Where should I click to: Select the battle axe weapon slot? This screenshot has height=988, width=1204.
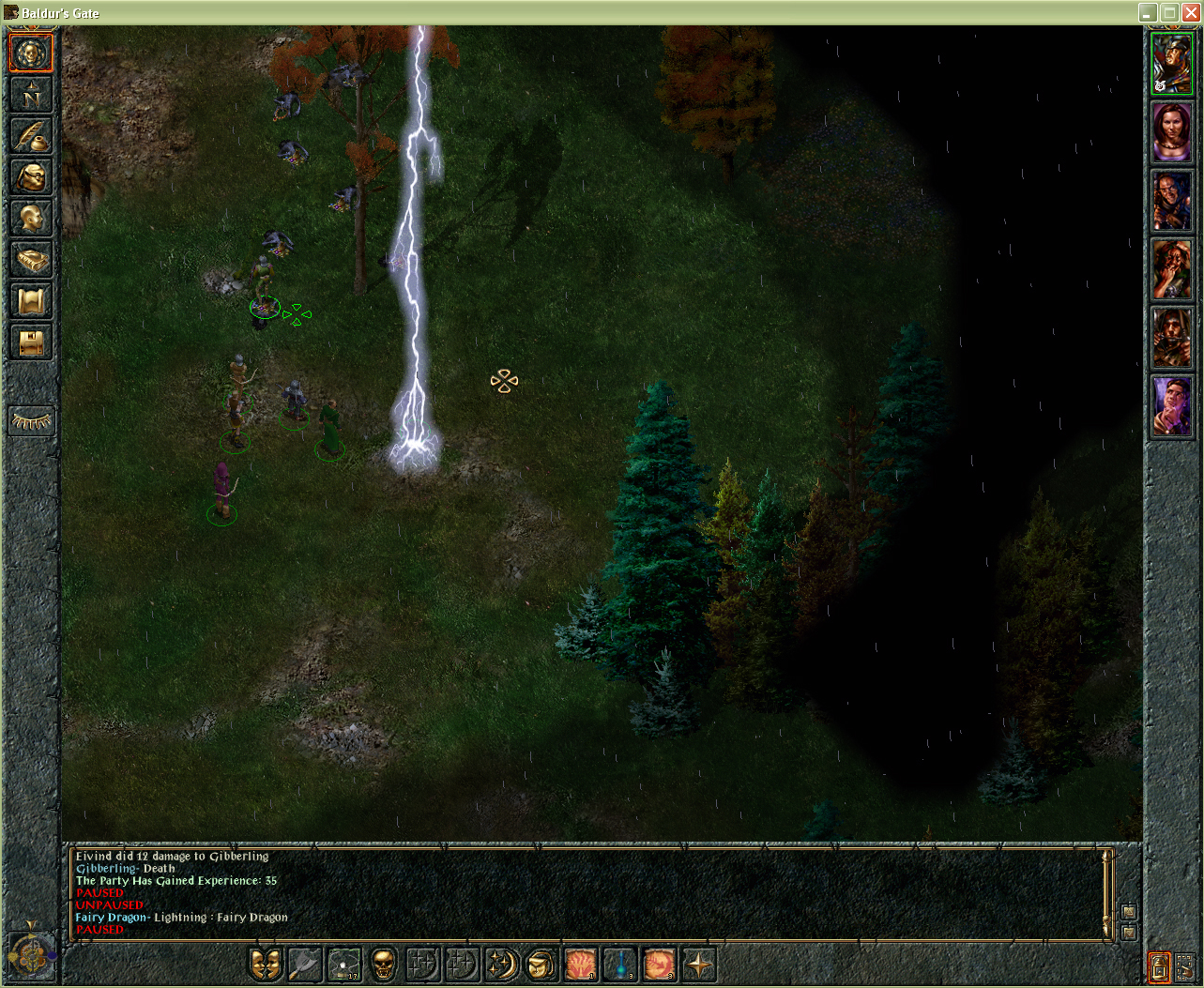click(x=305, y=964)
